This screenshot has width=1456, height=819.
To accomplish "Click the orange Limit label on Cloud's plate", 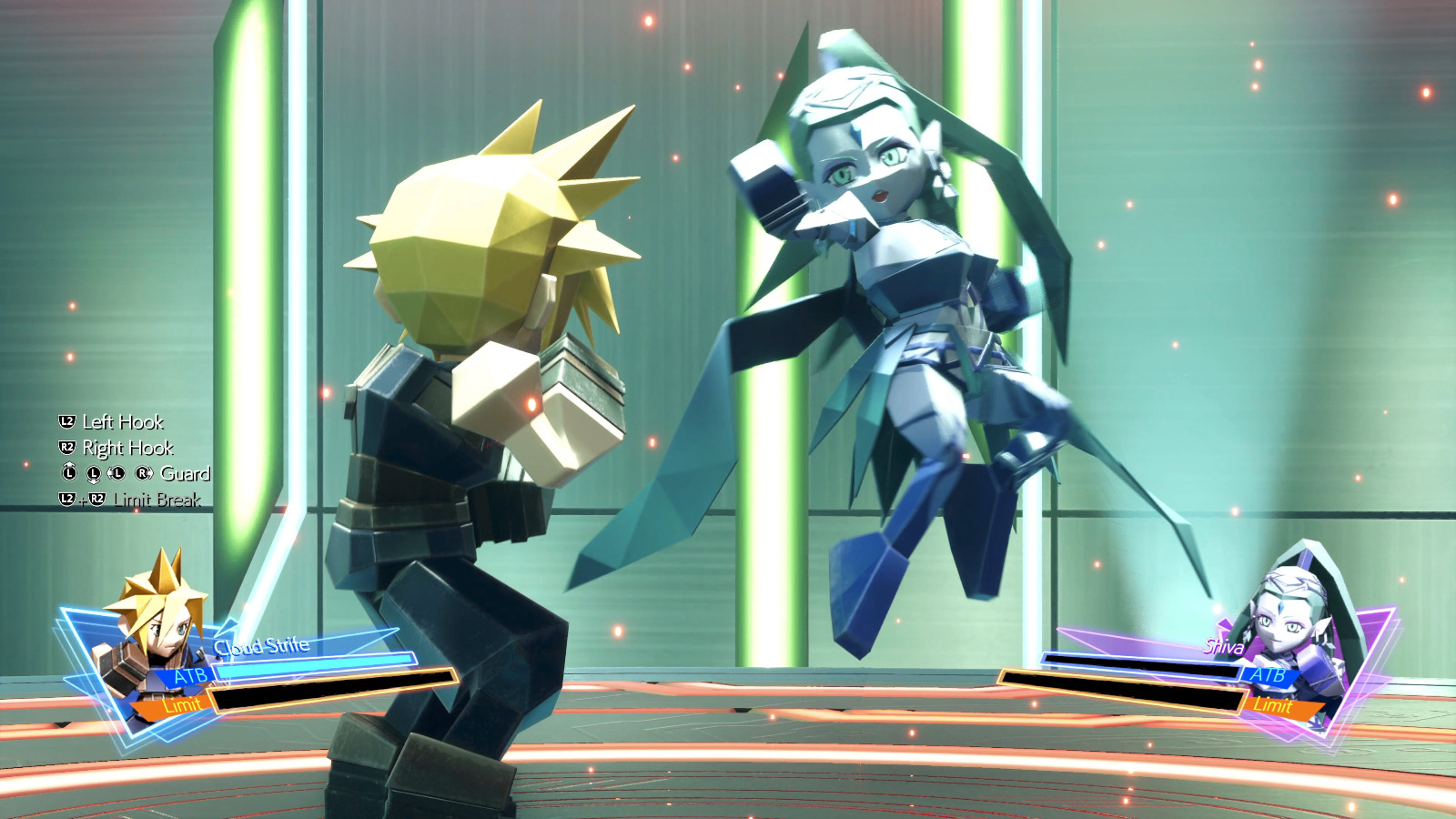I will [182, 703].
